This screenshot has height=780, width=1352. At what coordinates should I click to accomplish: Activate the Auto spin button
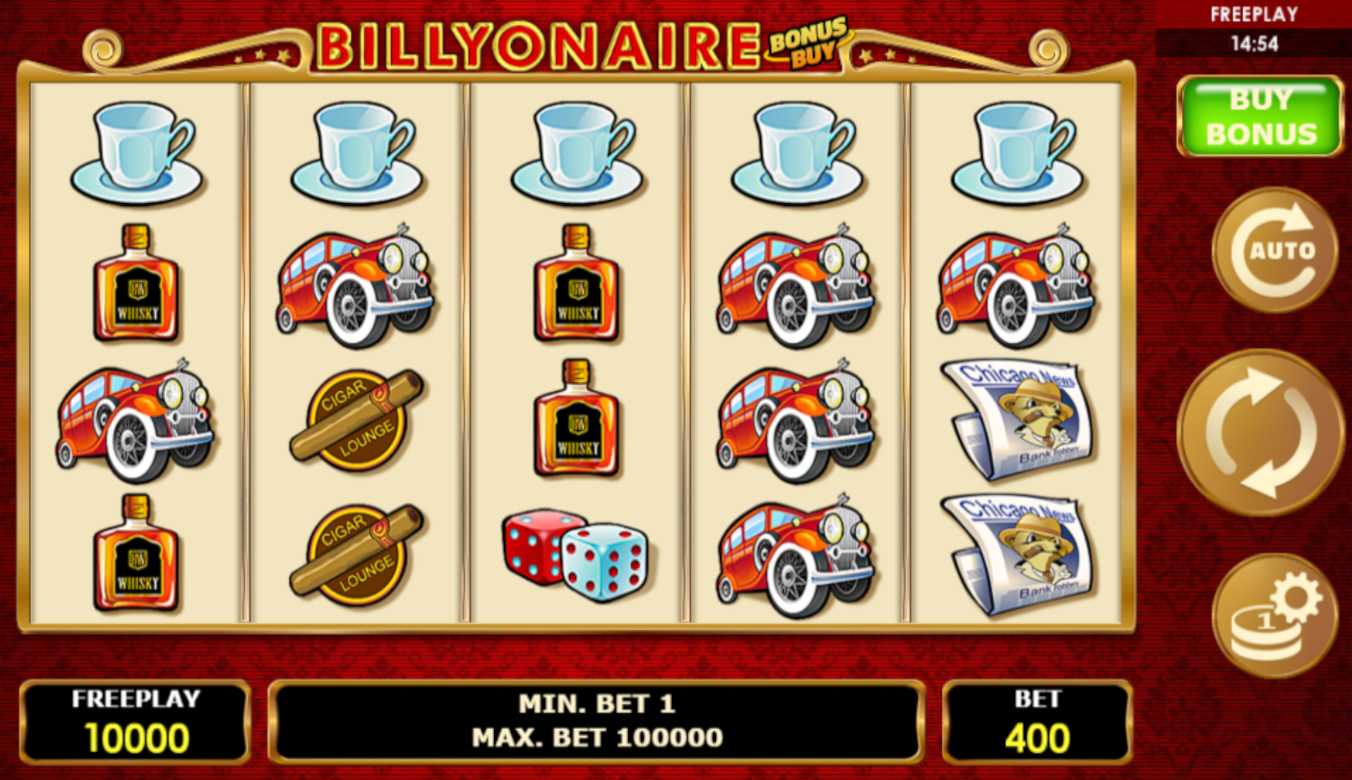pos(1275,250)
